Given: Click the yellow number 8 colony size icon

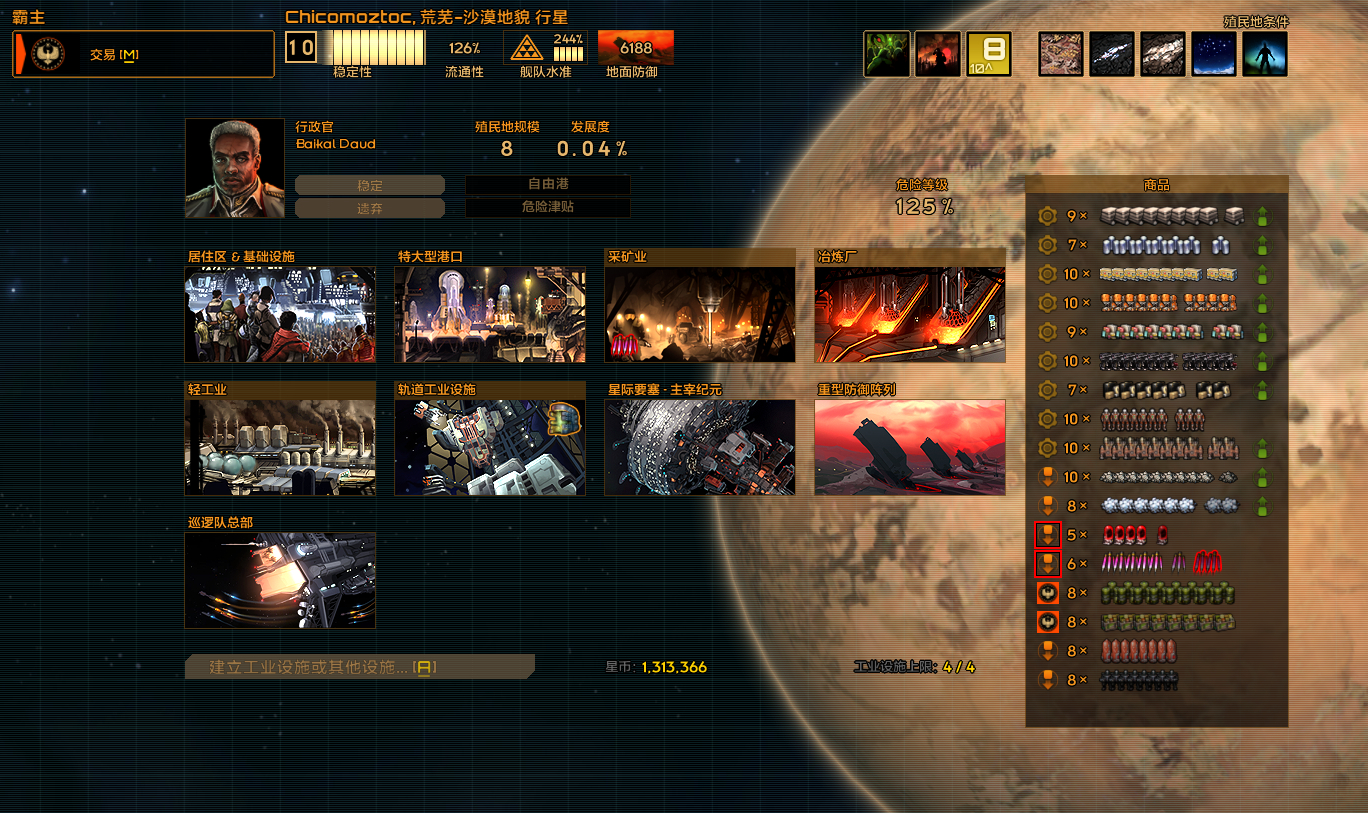Looking at the screenshot, I should pyautogui.click(x=989, y=54).
